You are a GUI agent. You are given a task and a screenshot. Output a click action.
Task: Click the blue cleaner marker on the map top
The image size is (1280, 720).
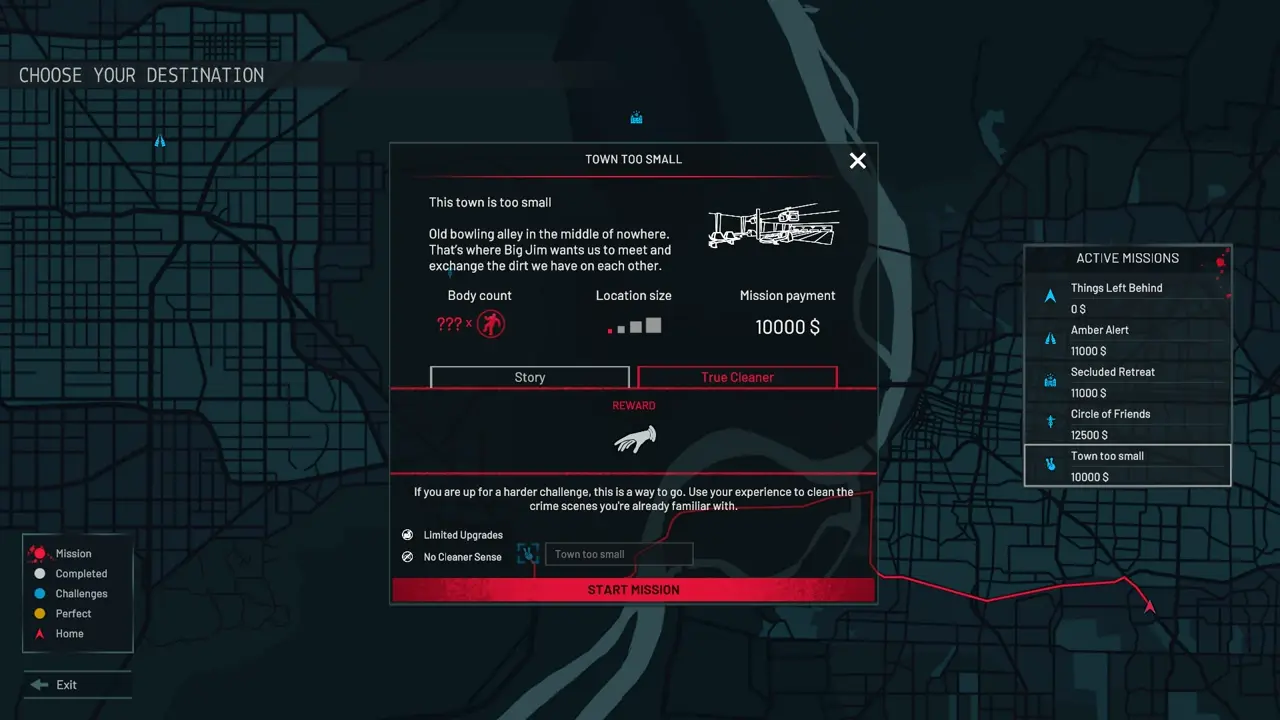[x=636, y=117]
